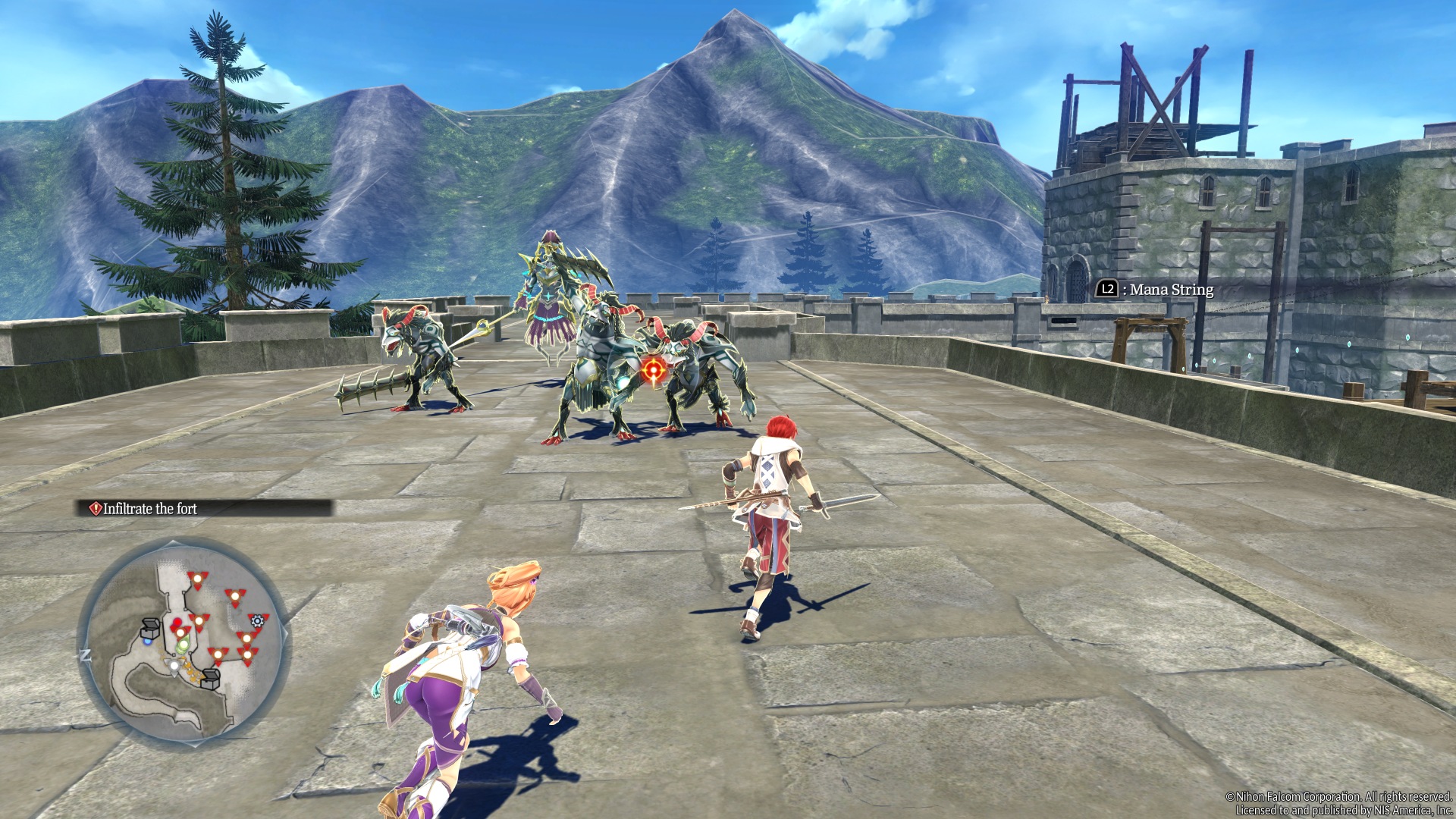Click the green party member marker on minimap

point(183,645)
